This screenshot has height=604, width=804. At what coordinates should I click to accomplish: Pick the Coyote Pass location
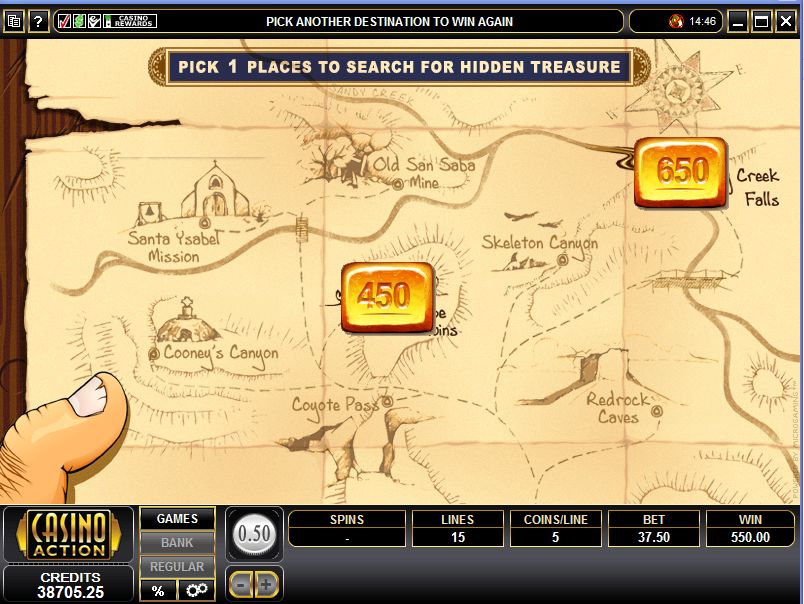[386, 402]
